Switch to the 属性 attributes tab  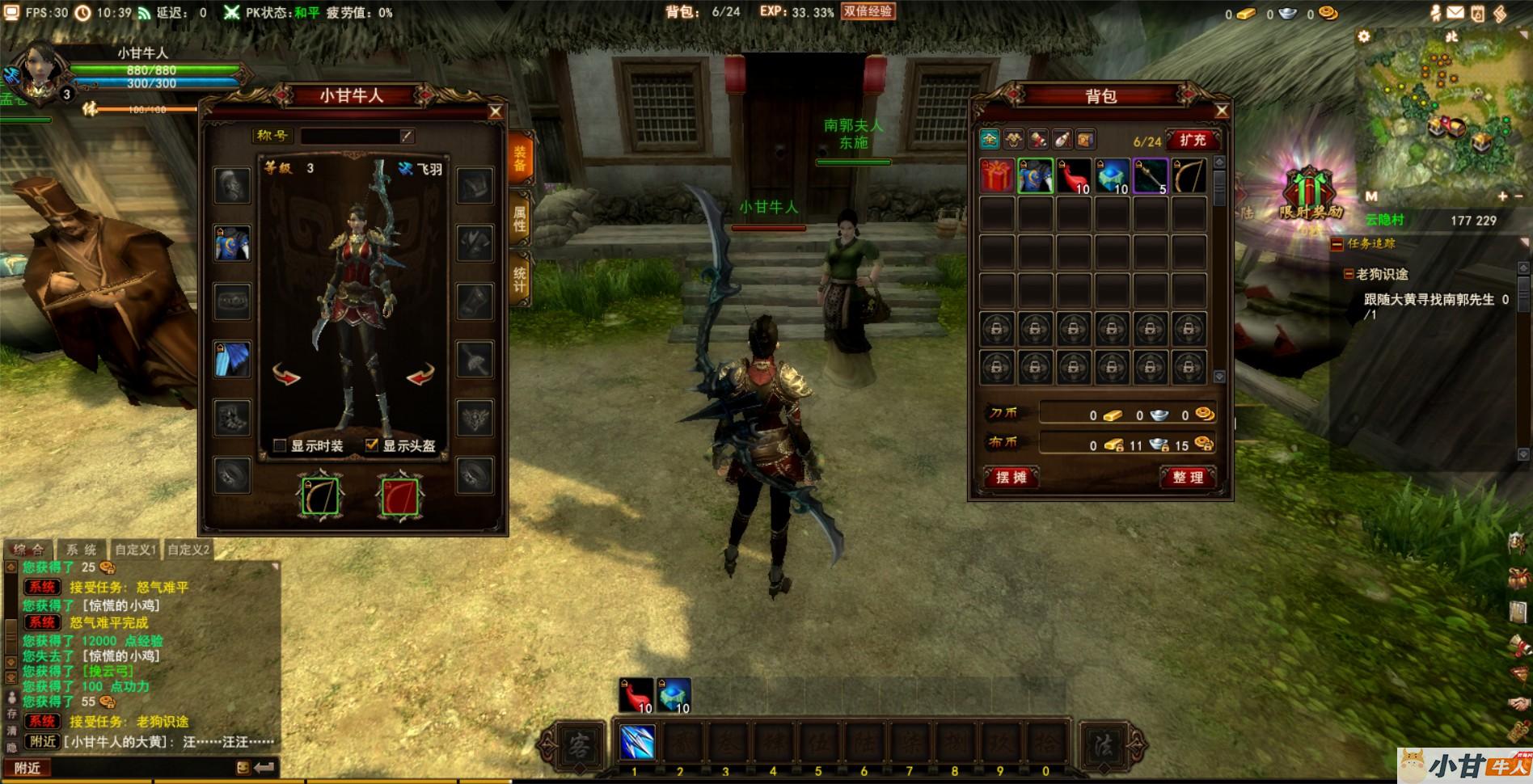(520, 218)
